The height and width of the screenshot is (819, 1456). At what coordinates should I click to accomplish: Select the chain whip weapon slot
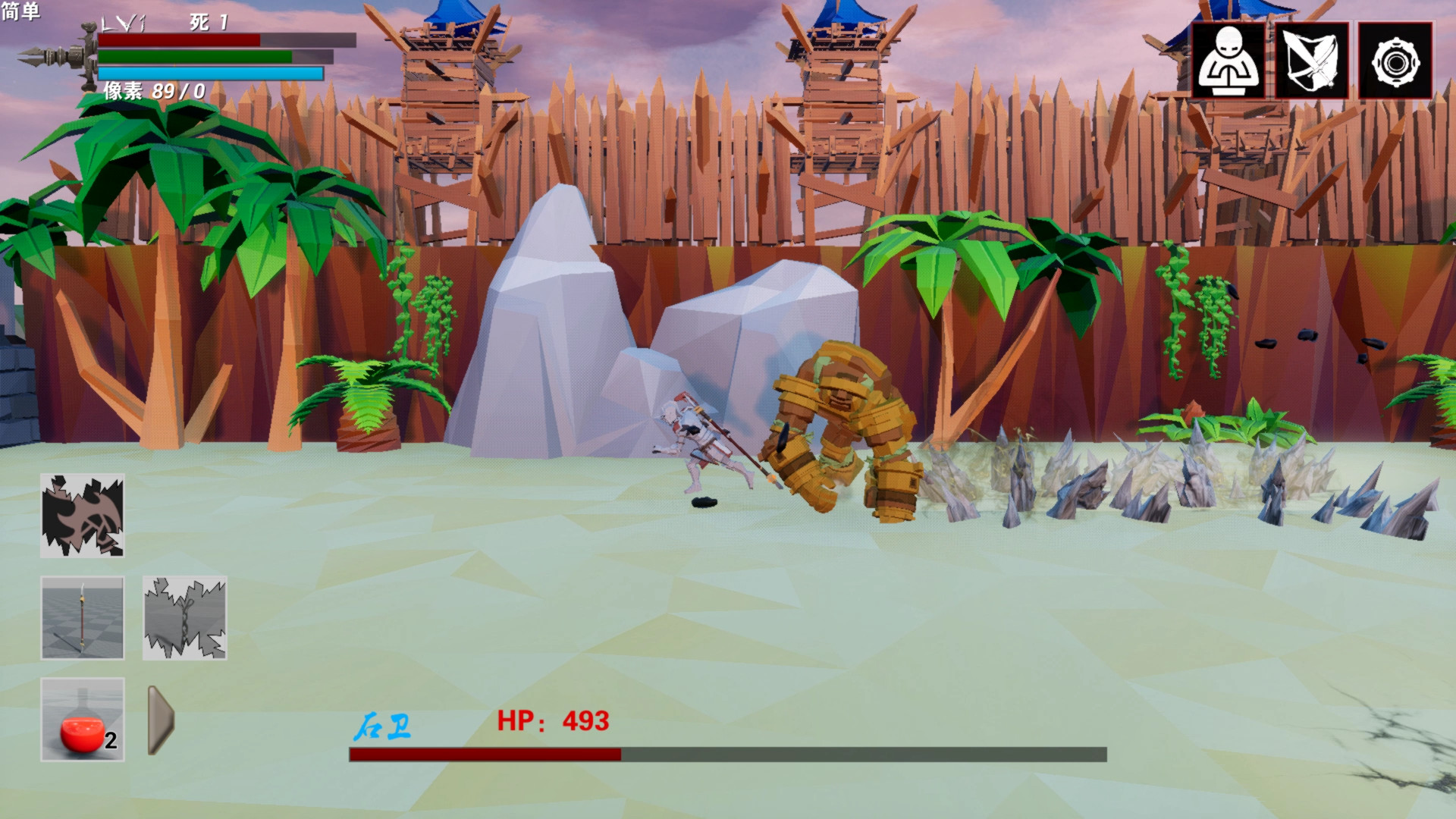tap(184, 617)
